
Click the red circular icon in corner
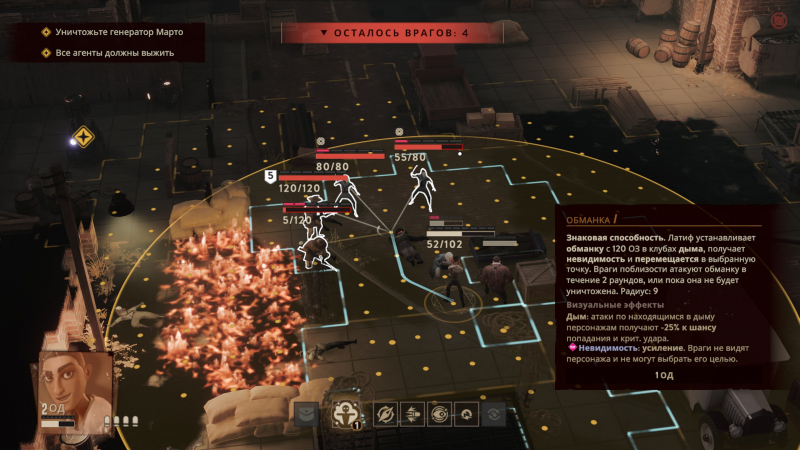[x=778, y=20]
